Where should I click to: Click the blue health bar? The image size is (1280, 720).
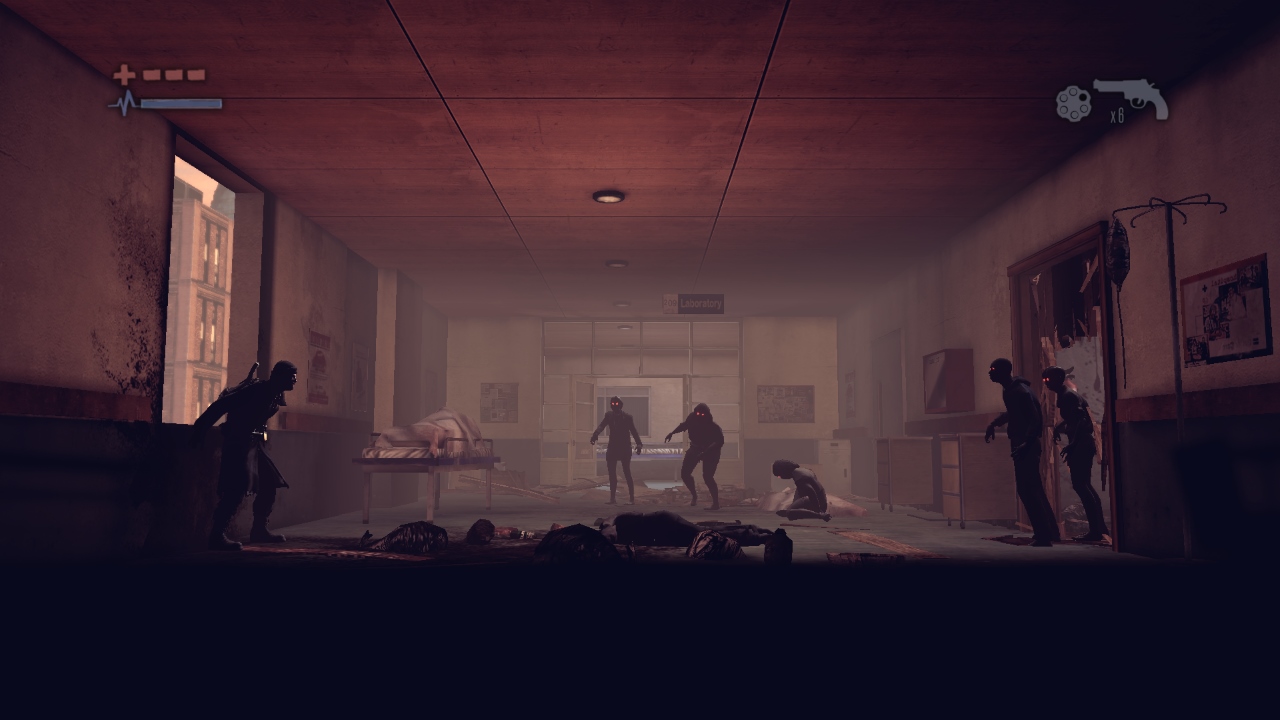tap(180, 103)
